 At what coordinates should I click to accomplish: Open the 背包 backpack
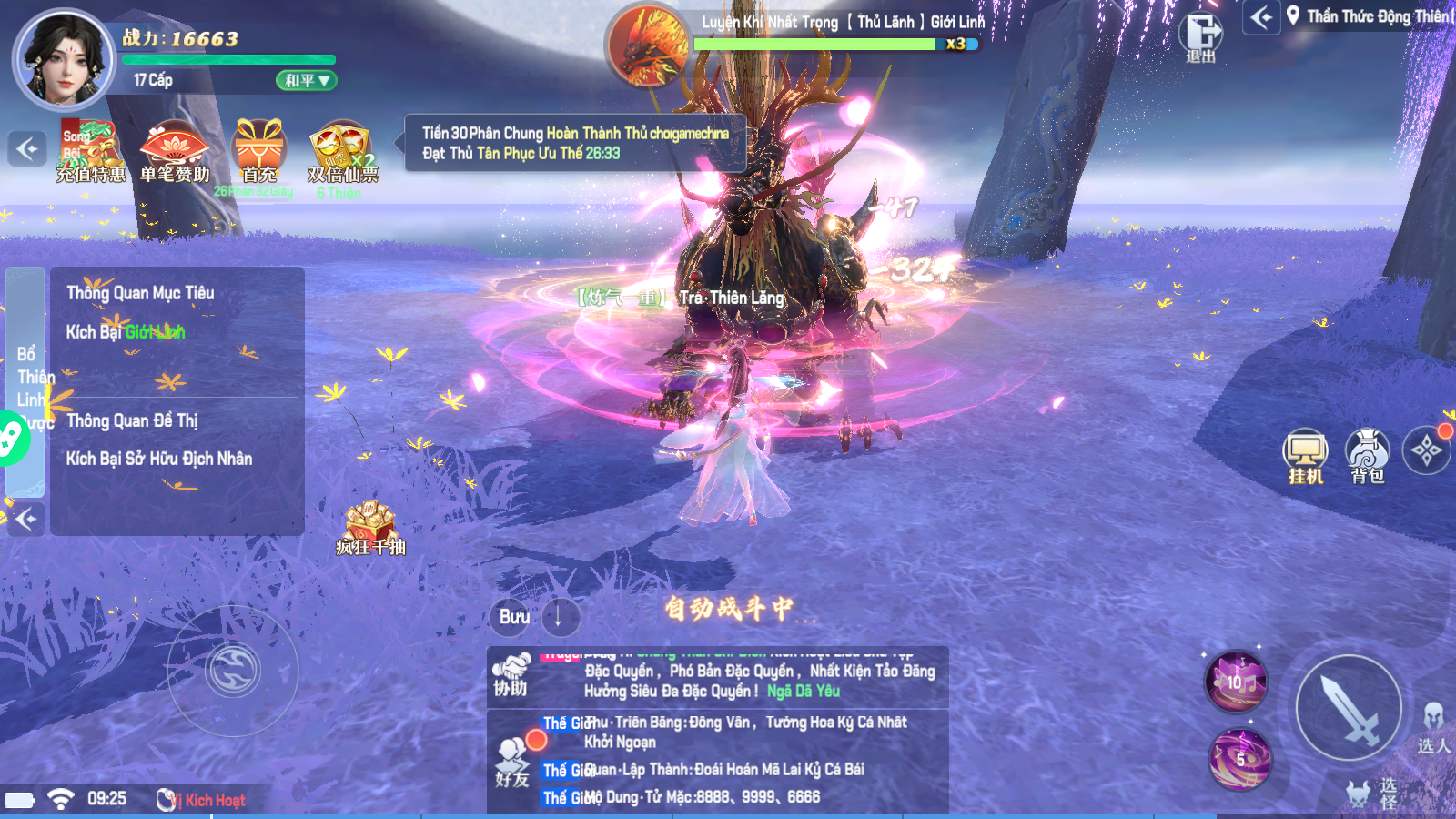click(x=1367, y=455)
